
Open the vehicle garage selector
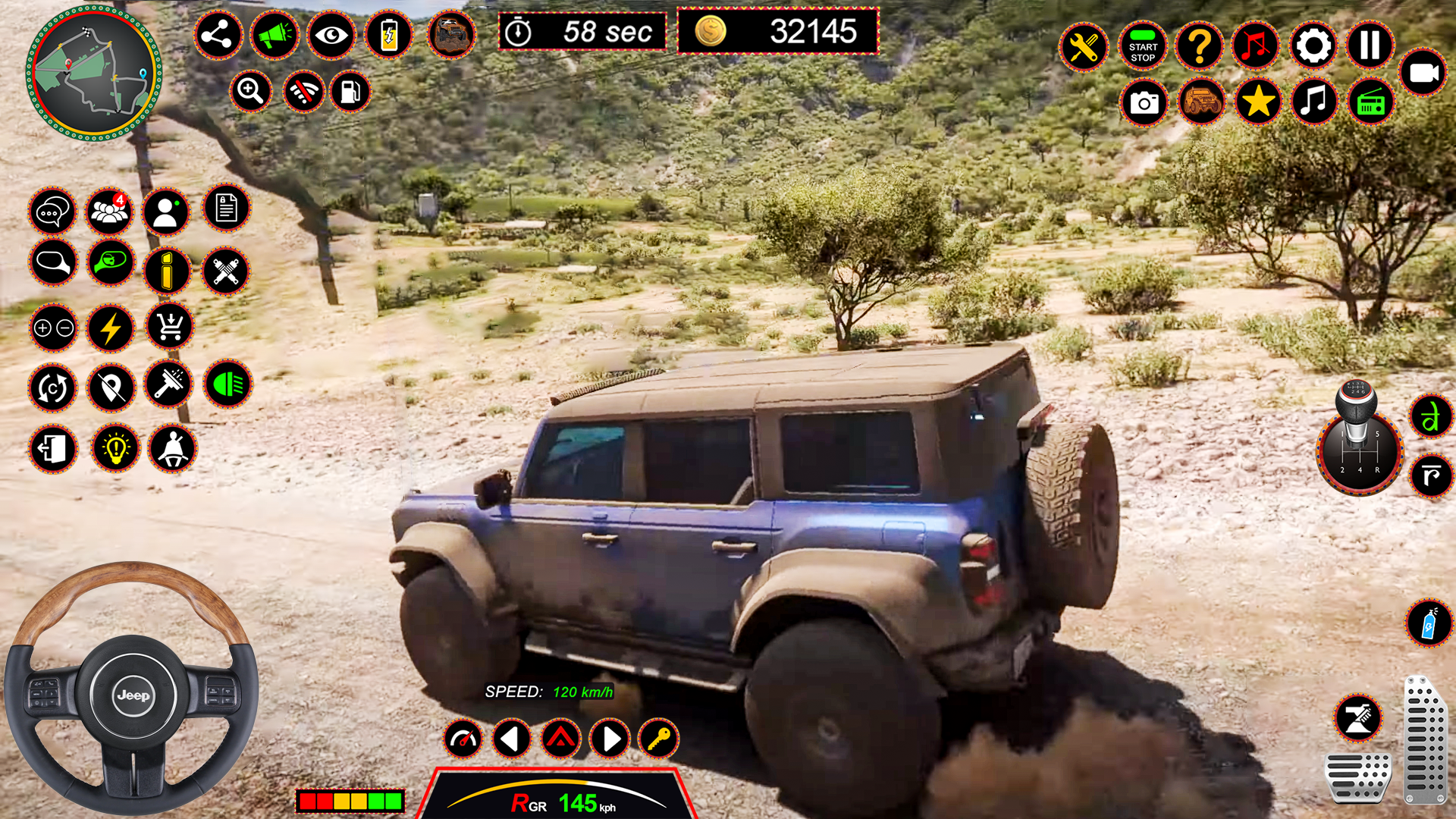1202,101
